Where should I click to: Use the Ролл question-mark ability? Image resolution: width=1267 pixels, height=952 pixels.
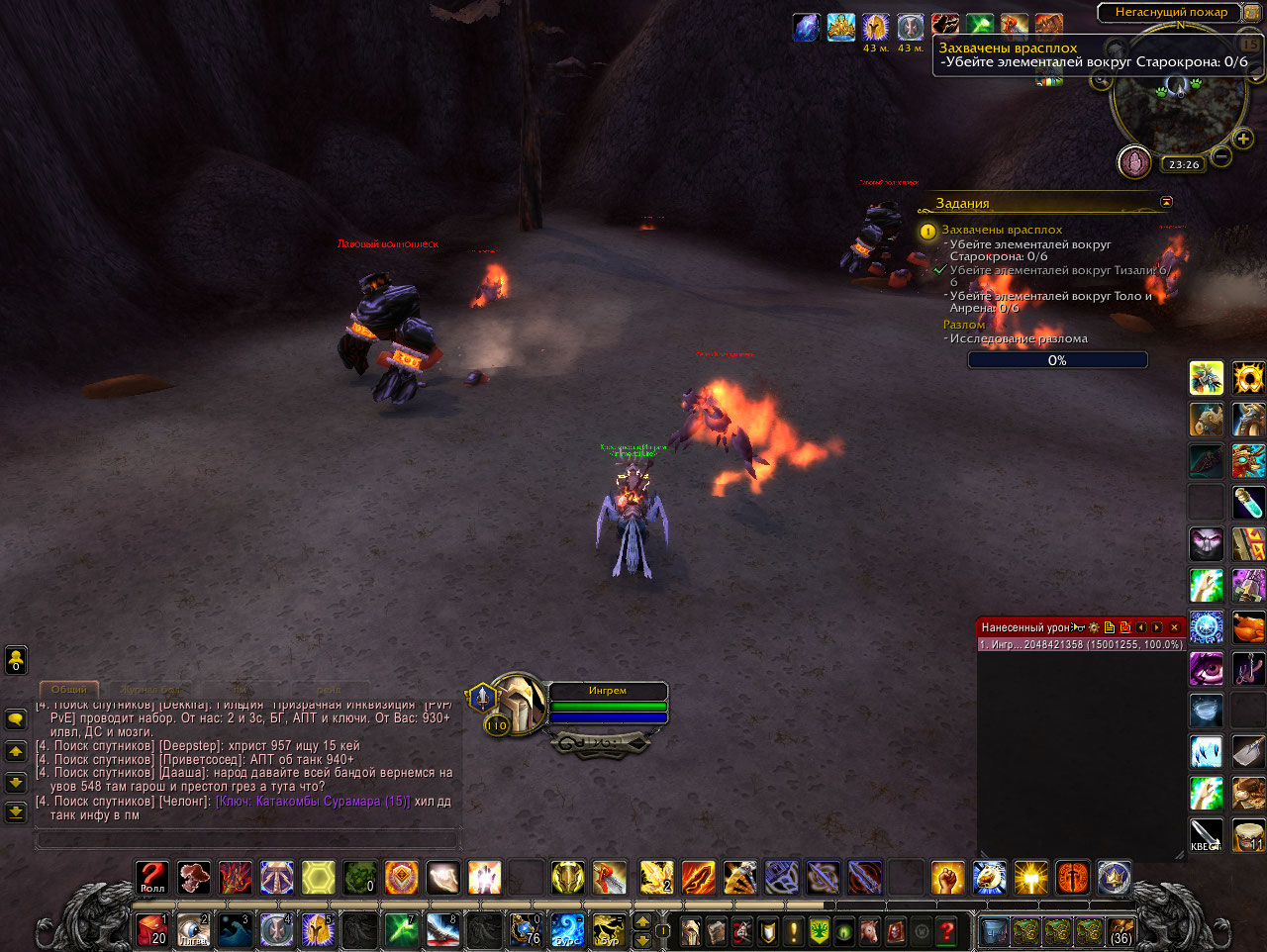coord(152,878)
